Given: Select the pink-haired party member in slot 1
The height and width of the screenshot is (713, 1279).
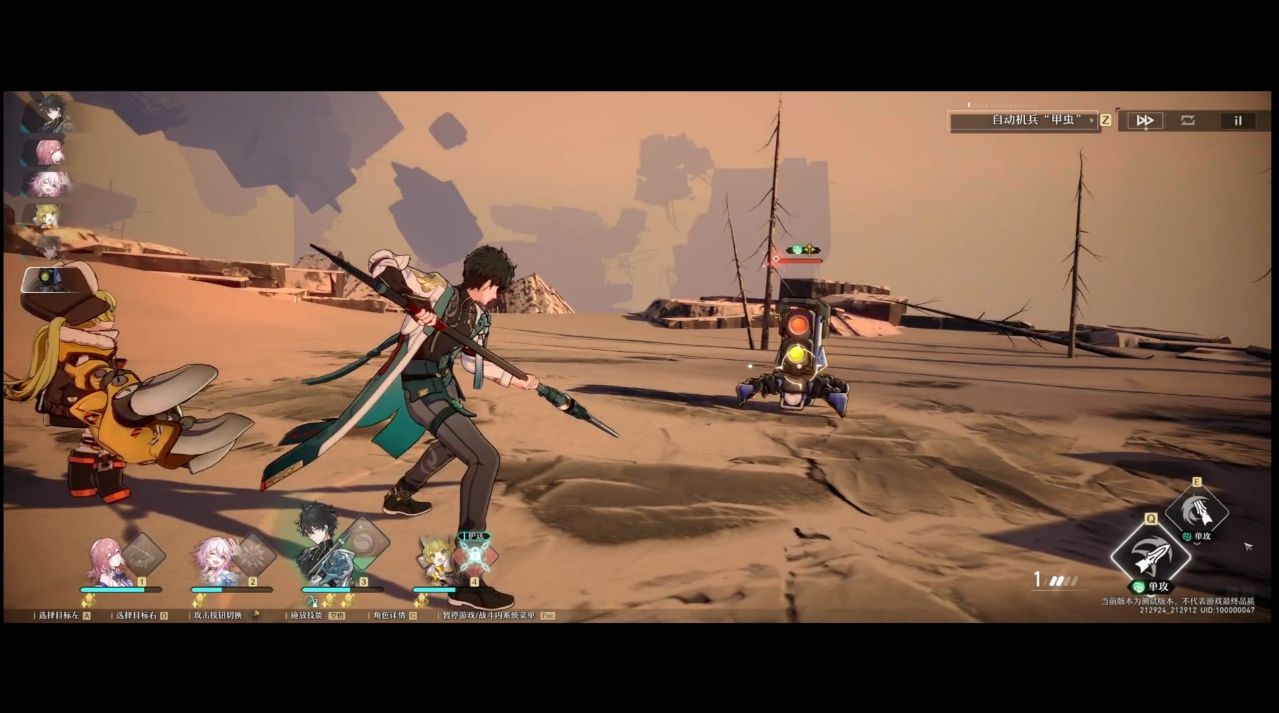Looking at the screenshot, I should (x=106, y=561).
